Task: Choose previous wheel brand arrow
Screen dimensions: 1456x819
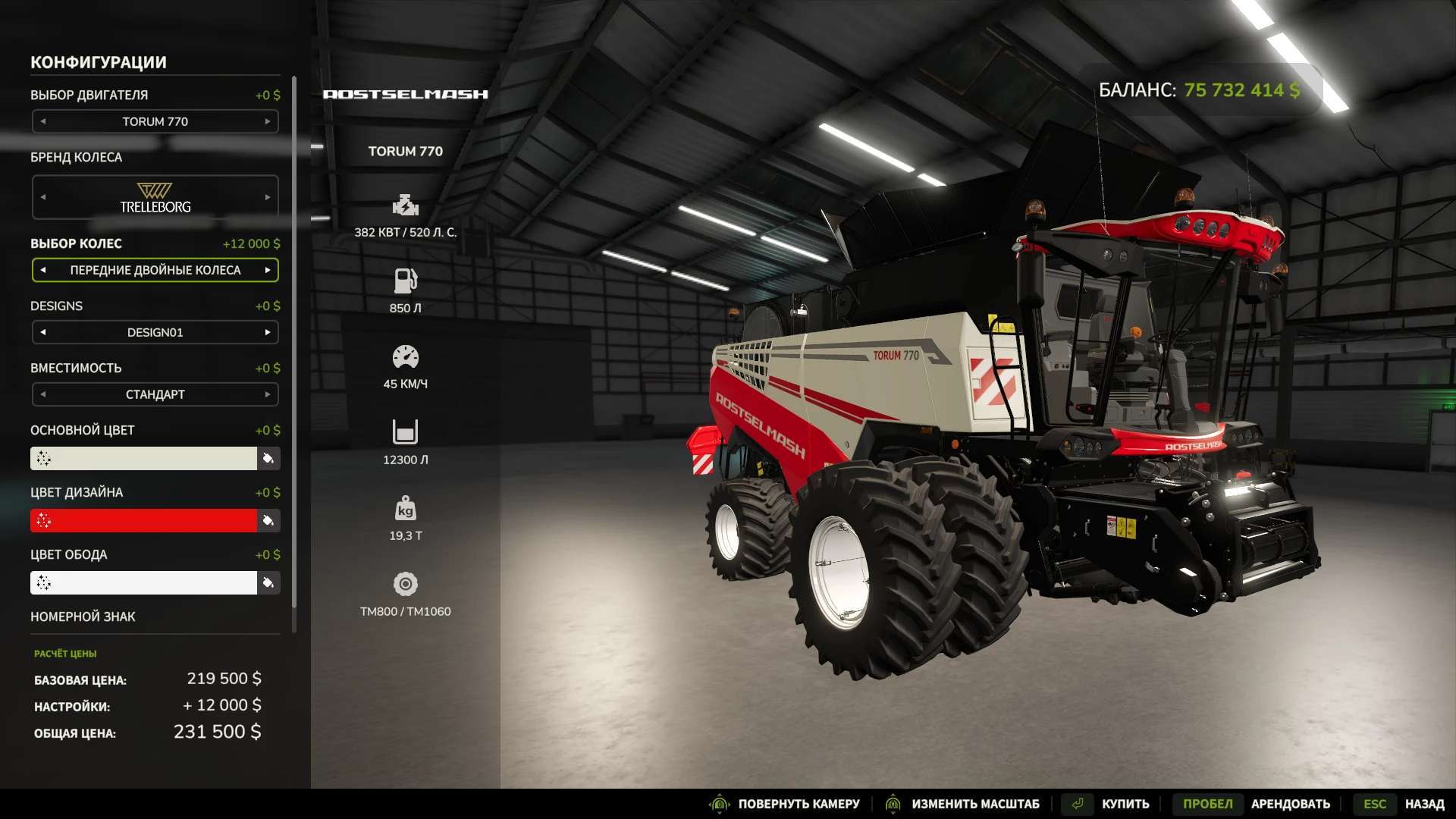Action: point(43,197)
